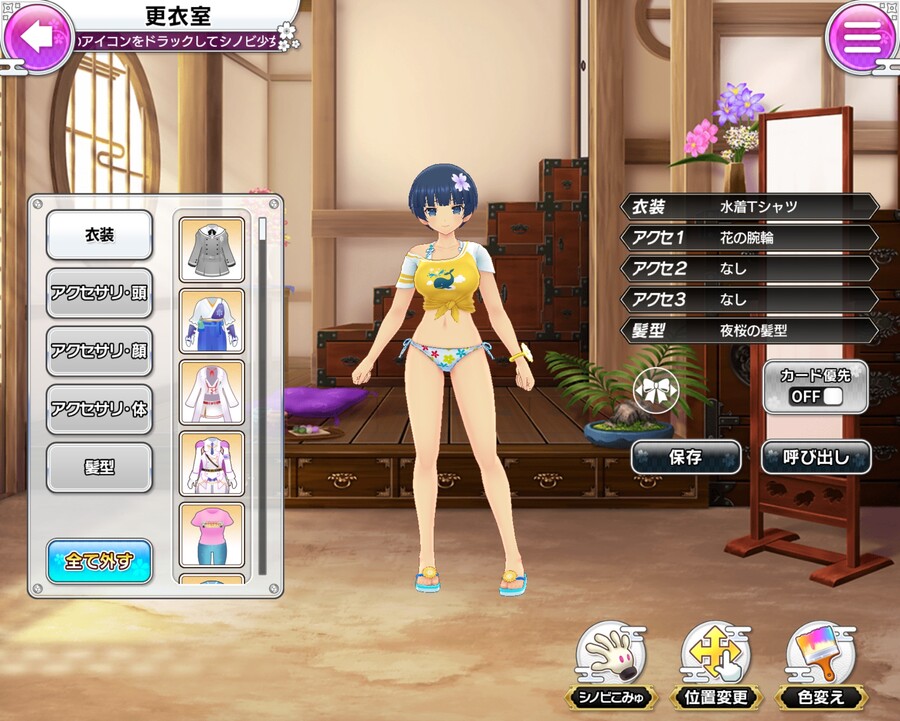The height and width of the screenshot is (721, 900).
Task: Choose the gray sailor uniform outfit
Action: [211, 249]
